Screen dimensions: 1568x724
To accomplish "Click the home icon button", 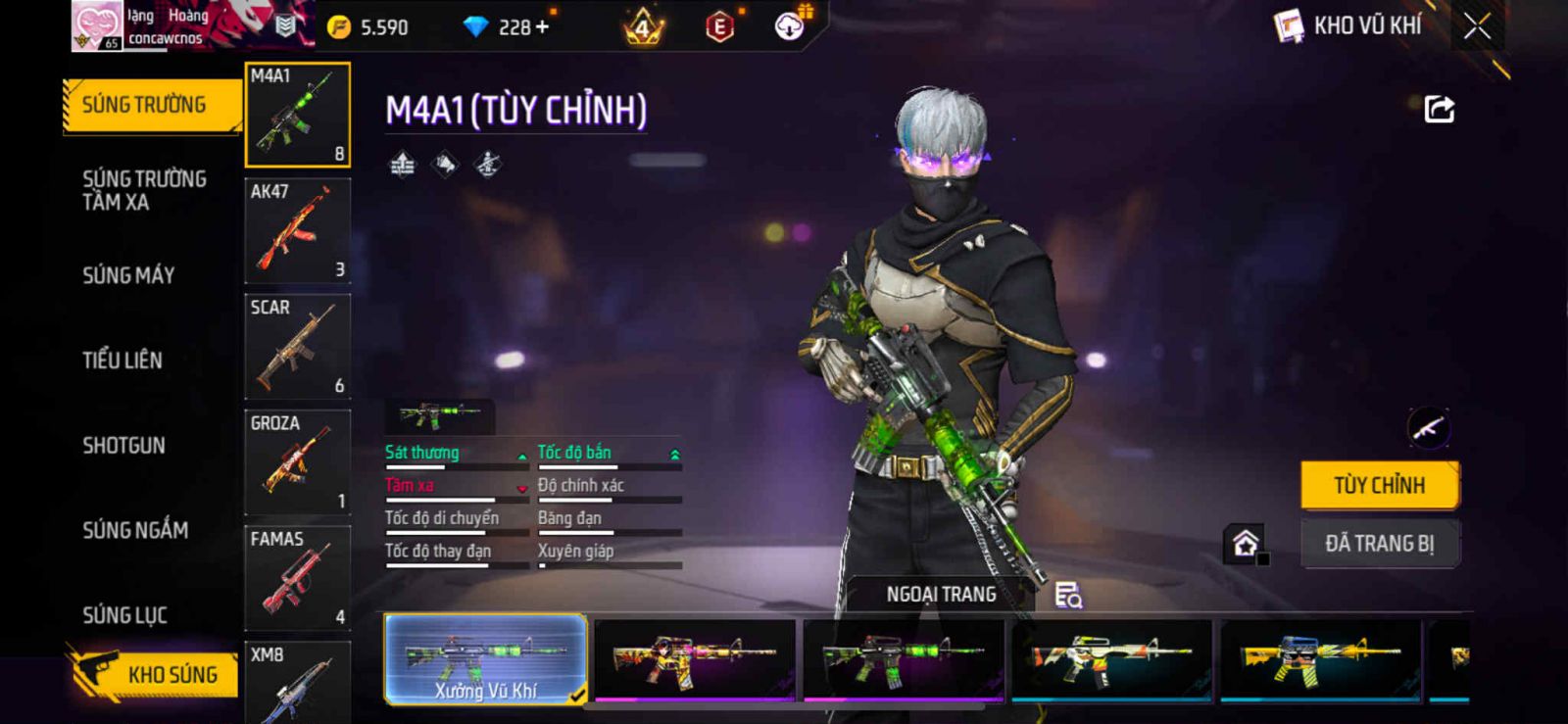I will coord(1245,544).
